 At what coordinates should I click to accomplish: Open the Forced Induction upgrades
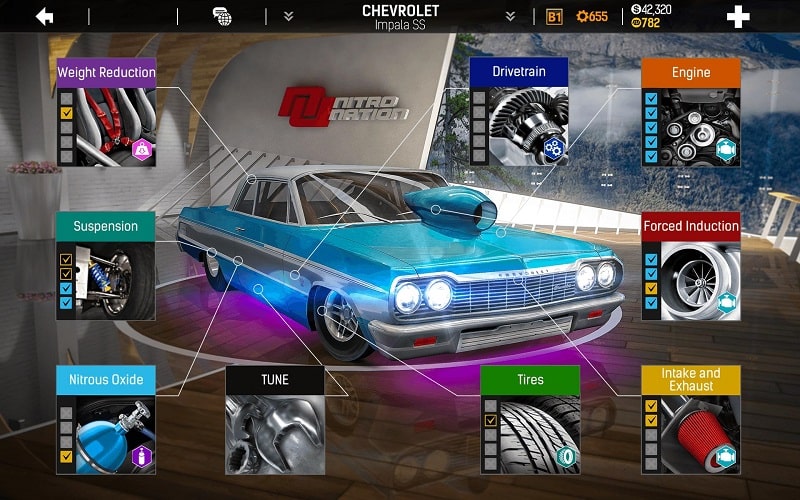690,265
